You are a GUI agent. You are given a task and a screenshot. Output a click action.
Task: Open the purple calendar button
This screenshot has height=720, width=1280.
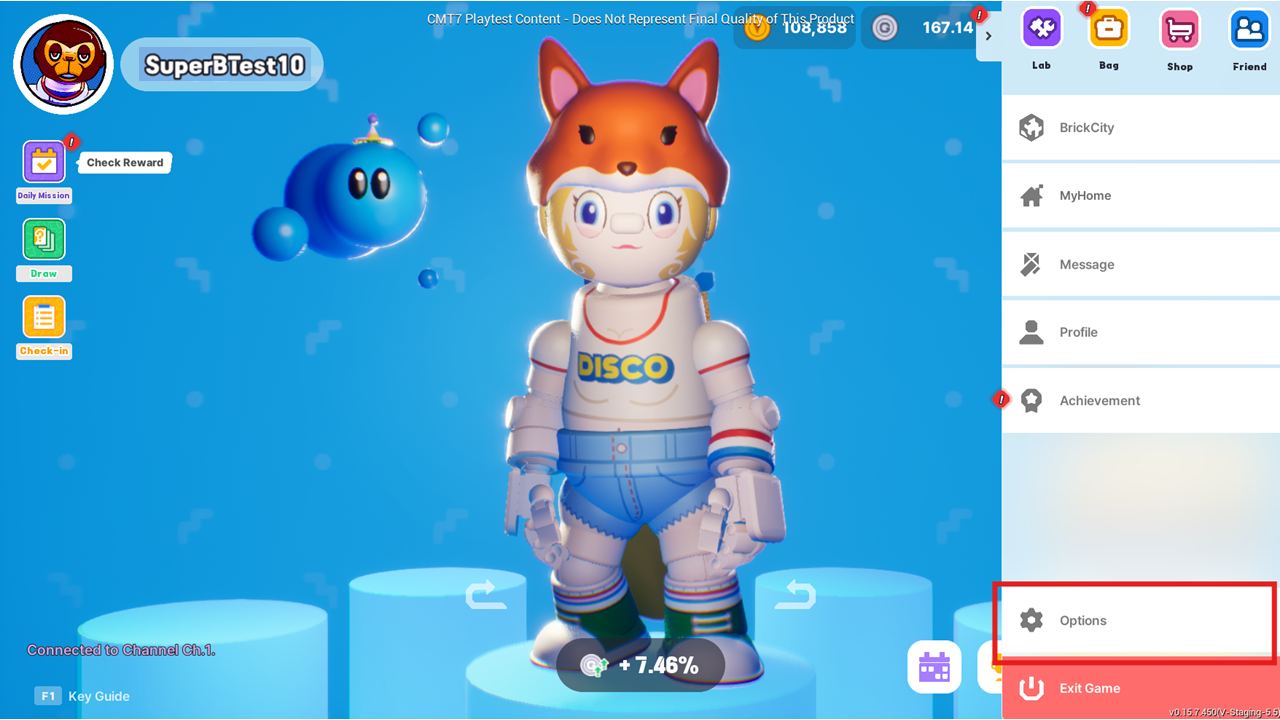(x=934, y=667)
